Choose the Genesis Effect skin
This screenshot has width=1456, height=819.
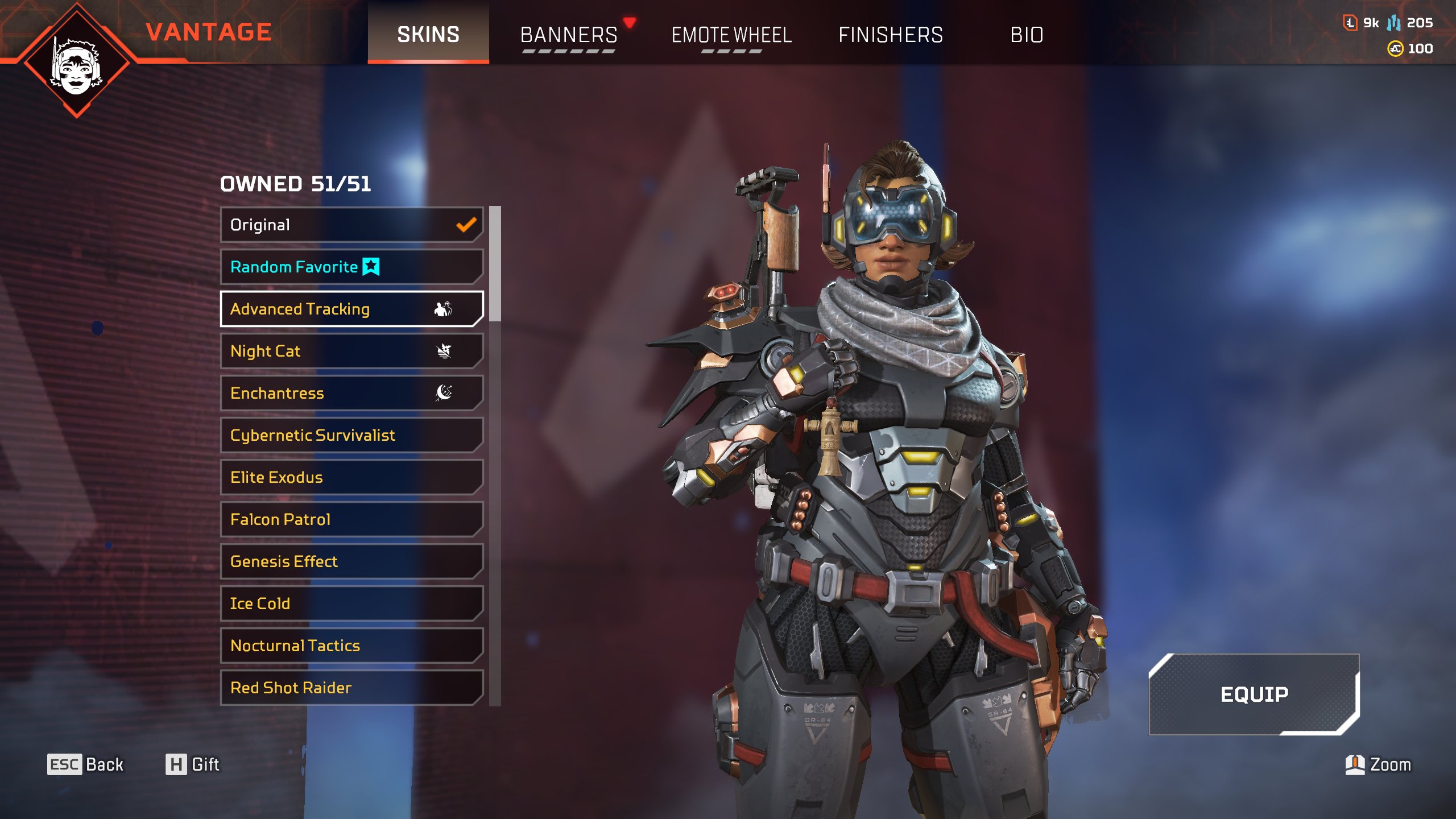click(x=351, y=561)
